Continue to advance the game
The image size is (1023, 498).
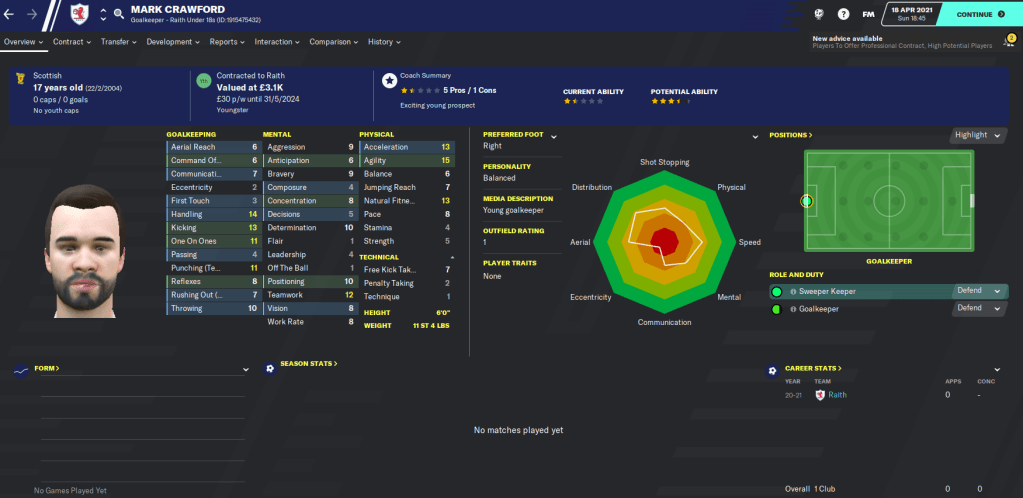coord(980,15)
